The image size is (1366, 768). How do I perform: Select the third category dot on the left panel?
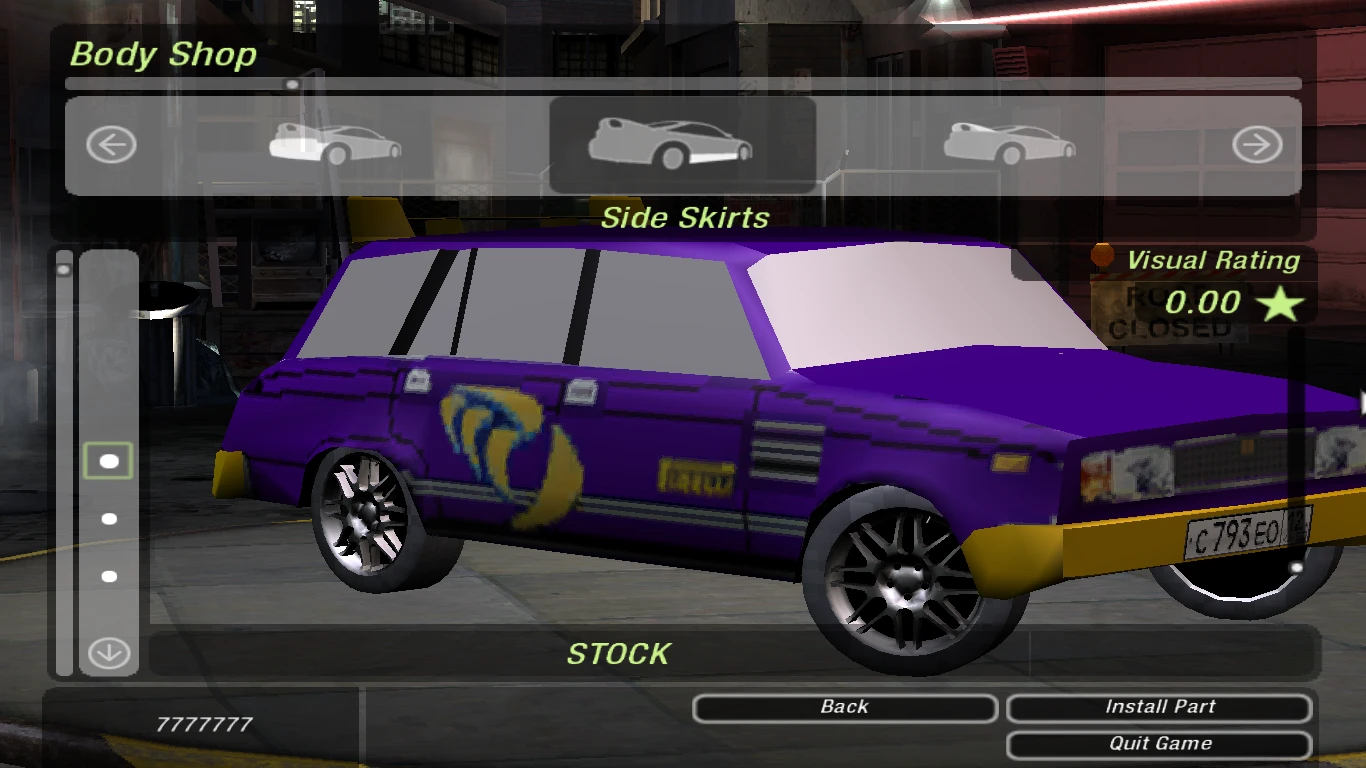coord(108,574)
